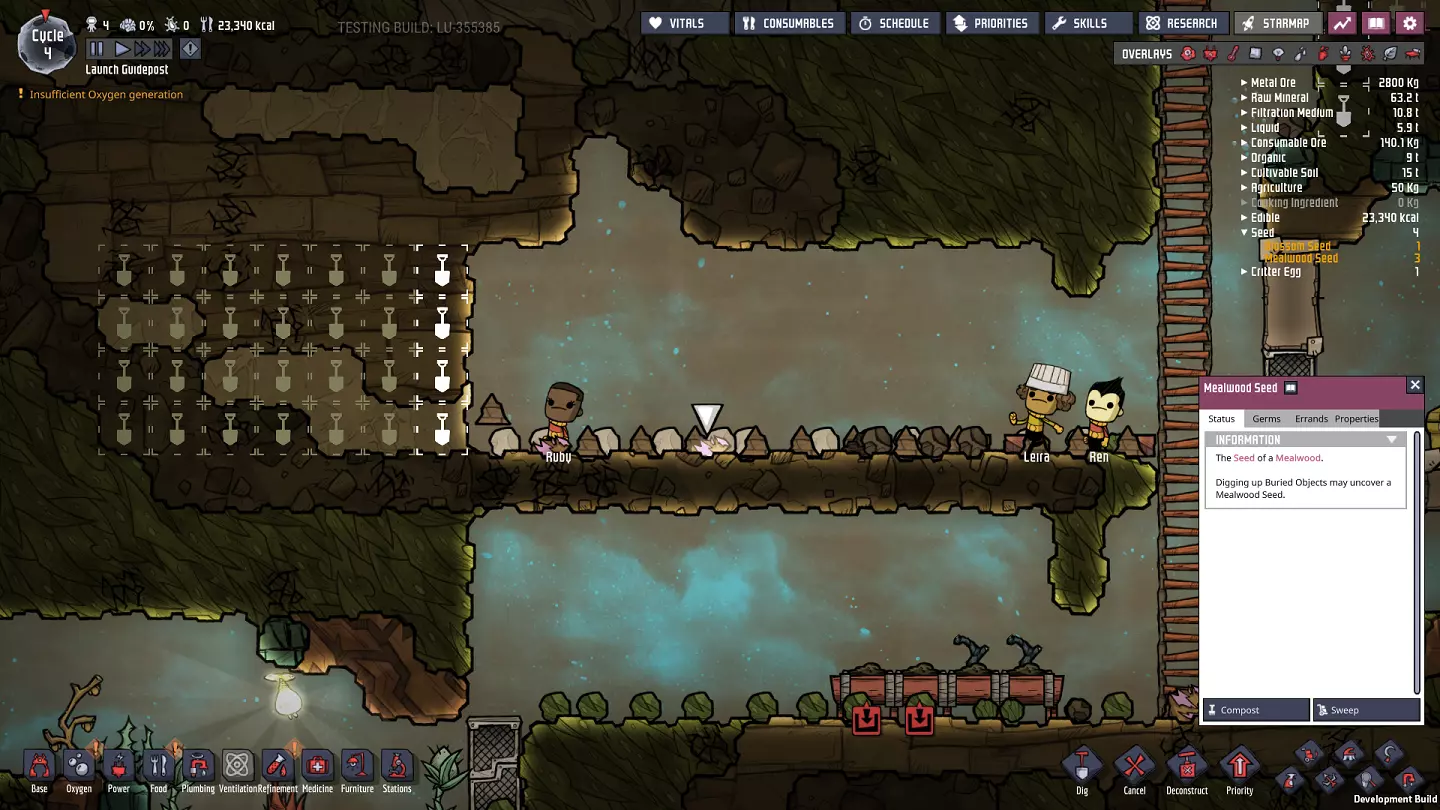Open the Priorities management screen
Screen dimensions: 1440x810
point(990,23)
